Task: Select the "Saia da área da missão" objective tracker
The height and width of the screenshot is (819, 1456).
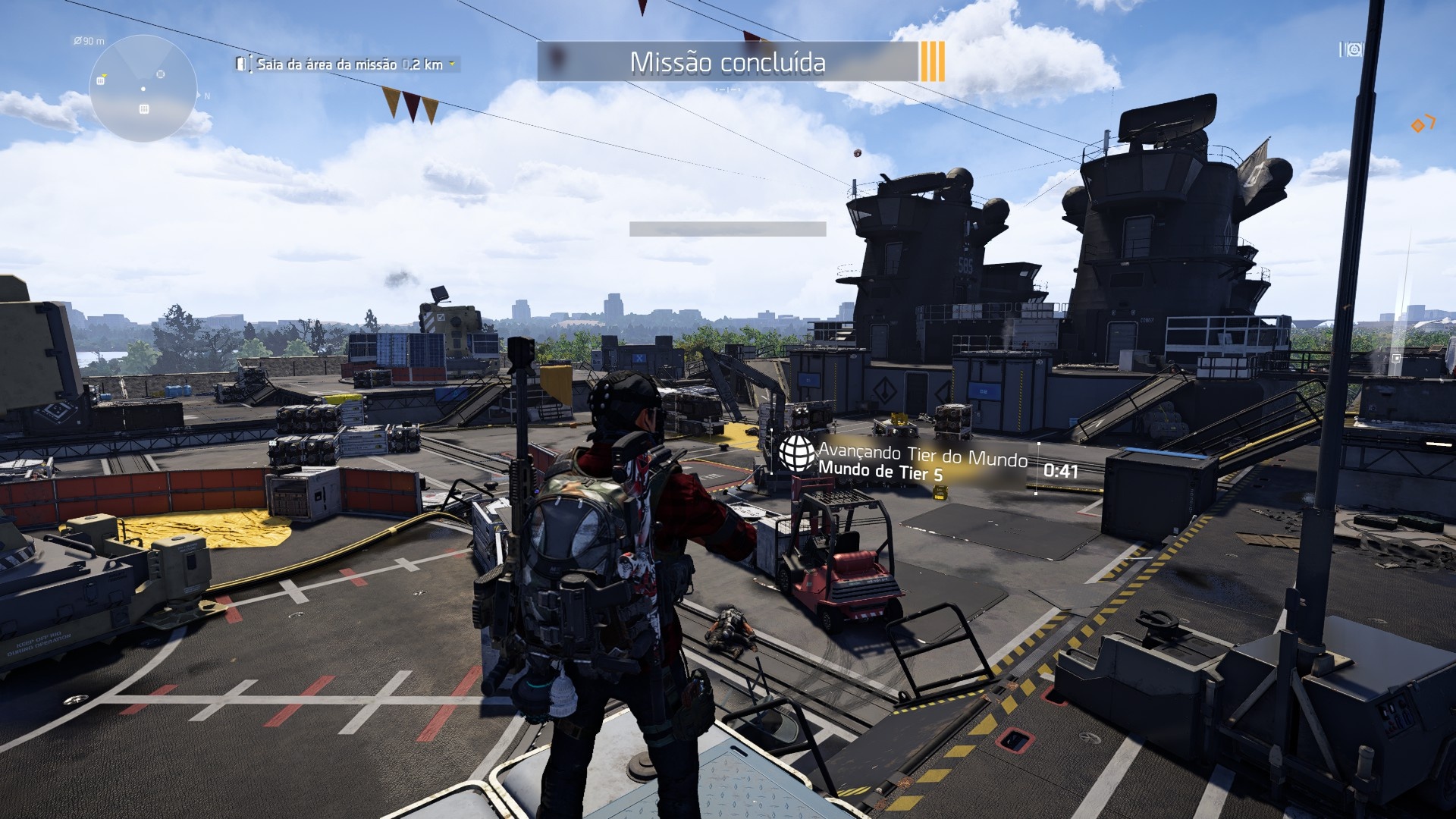Action: click(x=349, y=64)
